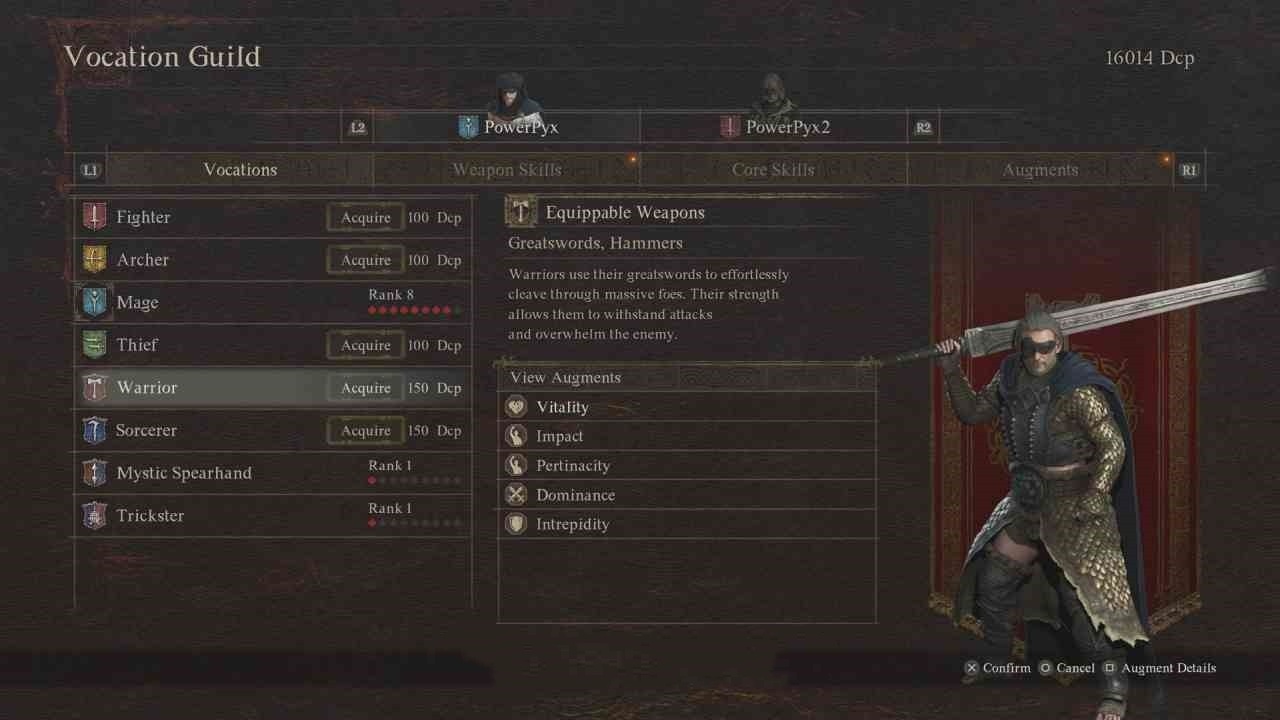1280x720 pixels.
Task: Select the Trickster vocation row
Action: [272, 516]
